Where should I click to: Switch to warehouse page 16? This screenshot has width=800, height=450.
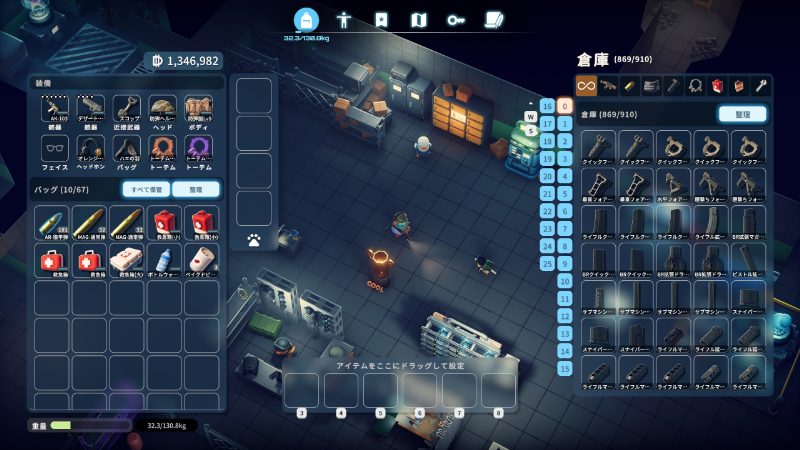tap(547, 106)
